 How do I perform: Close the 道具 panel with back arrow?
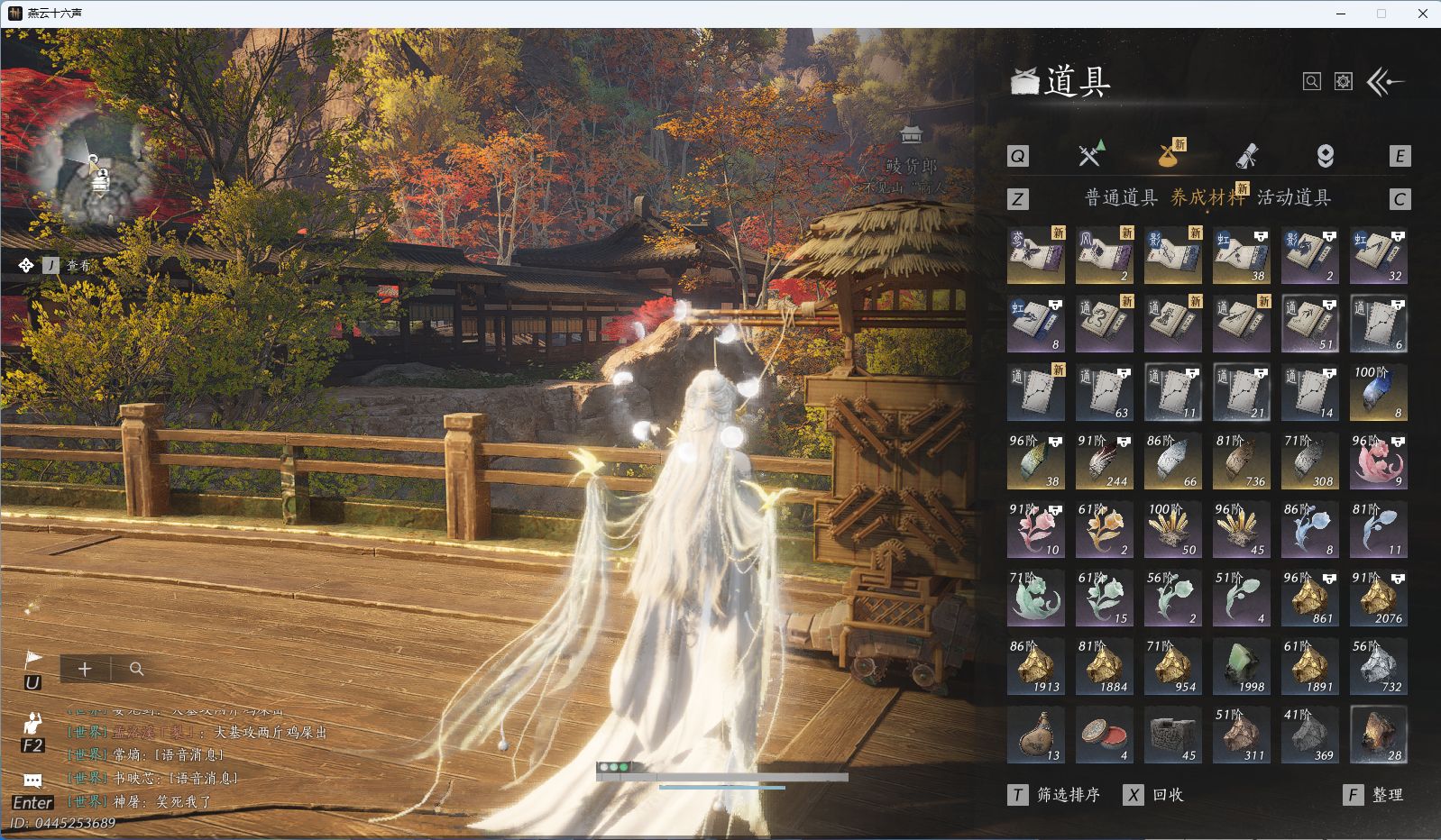(1386, 82)
